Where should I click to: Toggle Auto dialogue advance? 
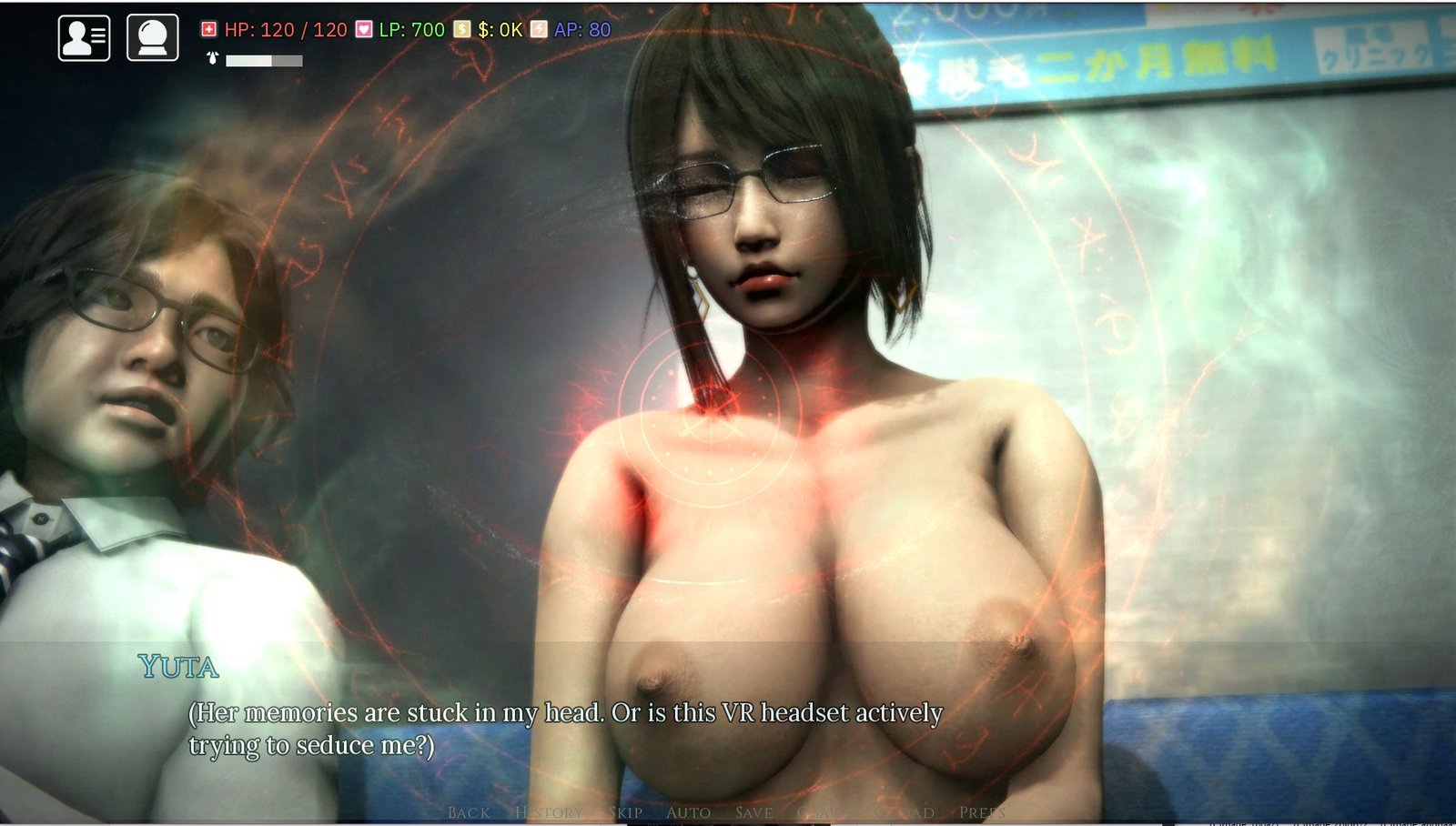pyautogui.click(x=688, y=812)
